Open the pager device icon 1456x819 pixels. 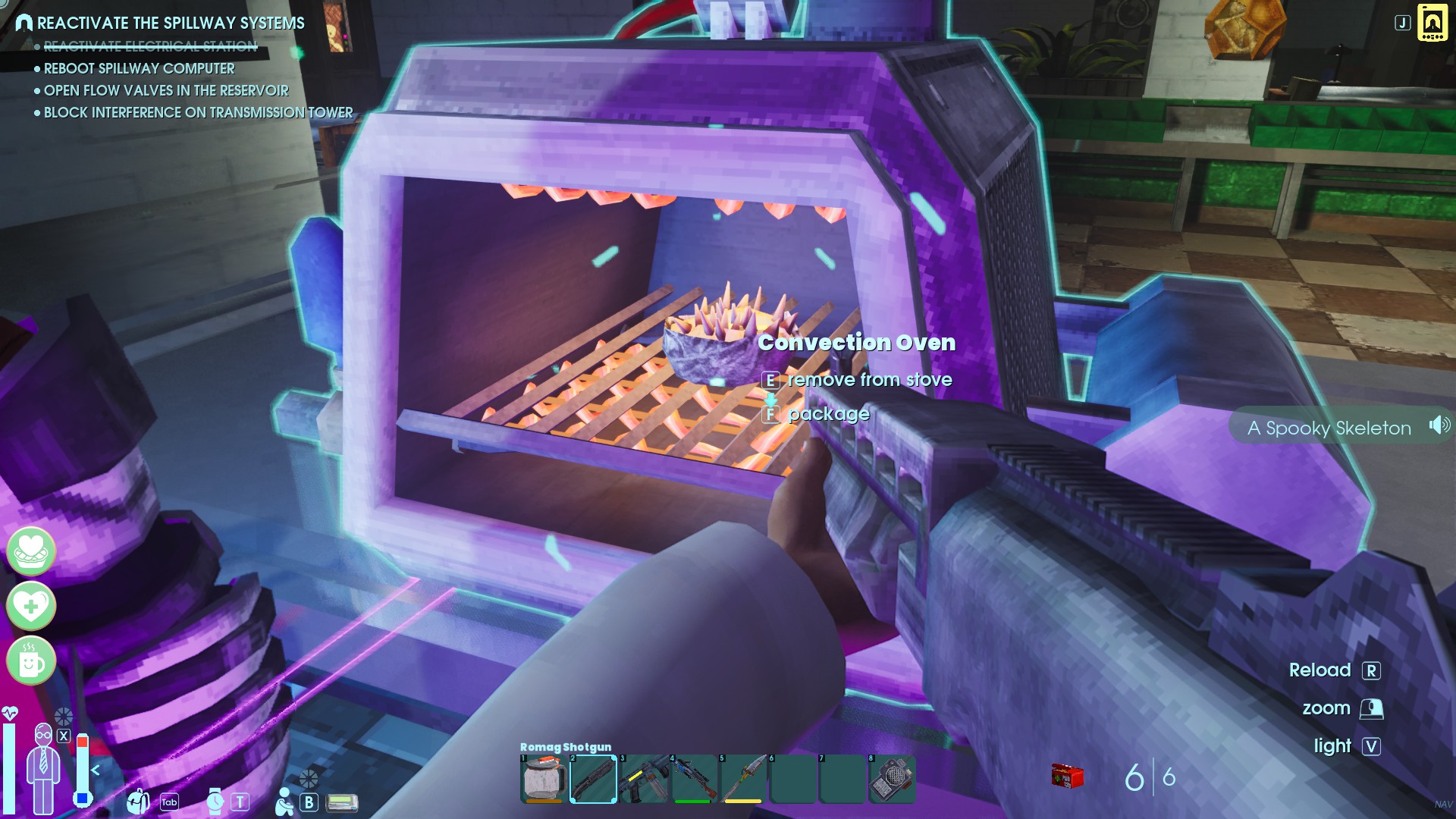point(342,802)
